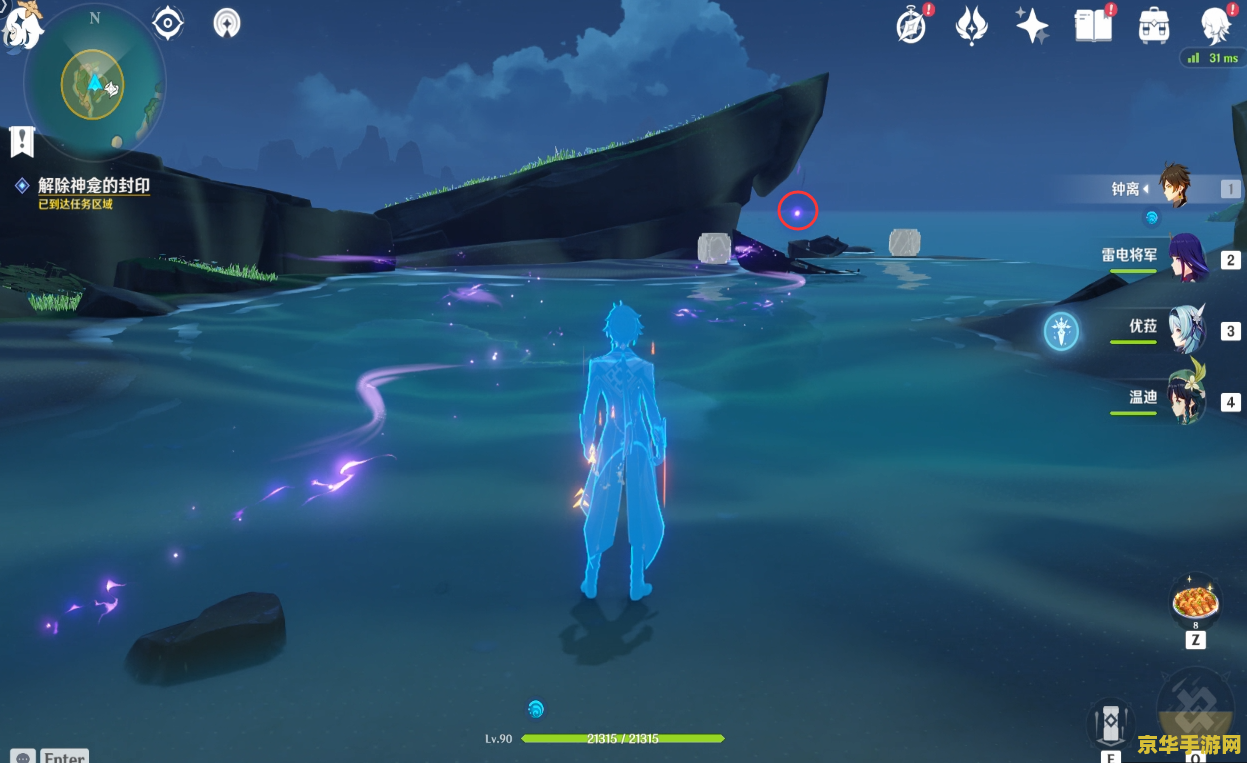The height and width of the screenshot is (763, 1247).
Task: Open the map via the minimap
Action: point(93,85)
